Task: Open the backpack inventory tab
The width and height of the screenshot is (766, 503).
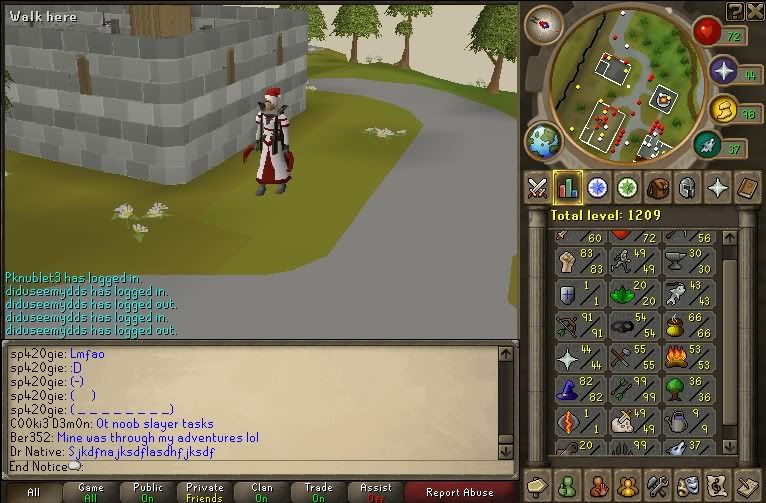Action: pyautogui.click(x=657, y=187)
